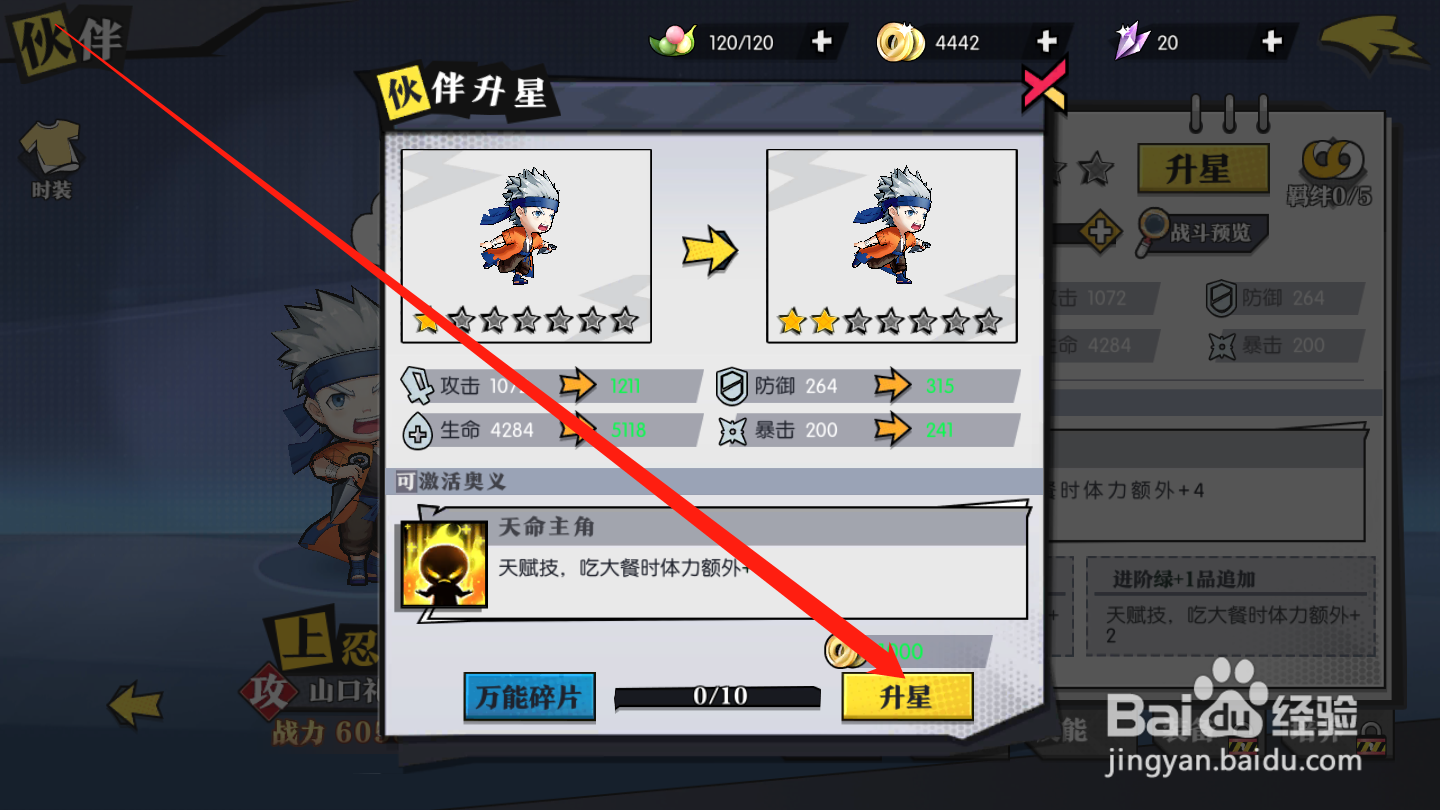The width and height of the screenshot is (1440, 810).
Task: Click the 天命主角 skill icon
Action: click(440, 565)
